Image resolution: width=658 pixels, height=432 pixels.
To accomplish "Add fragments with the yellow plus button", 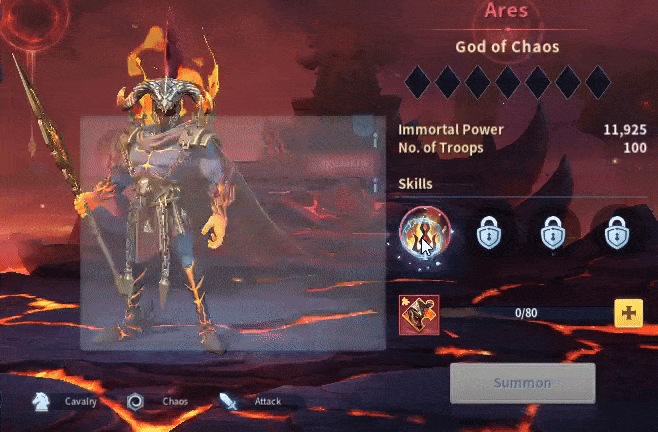I will (x=628, y=313).
